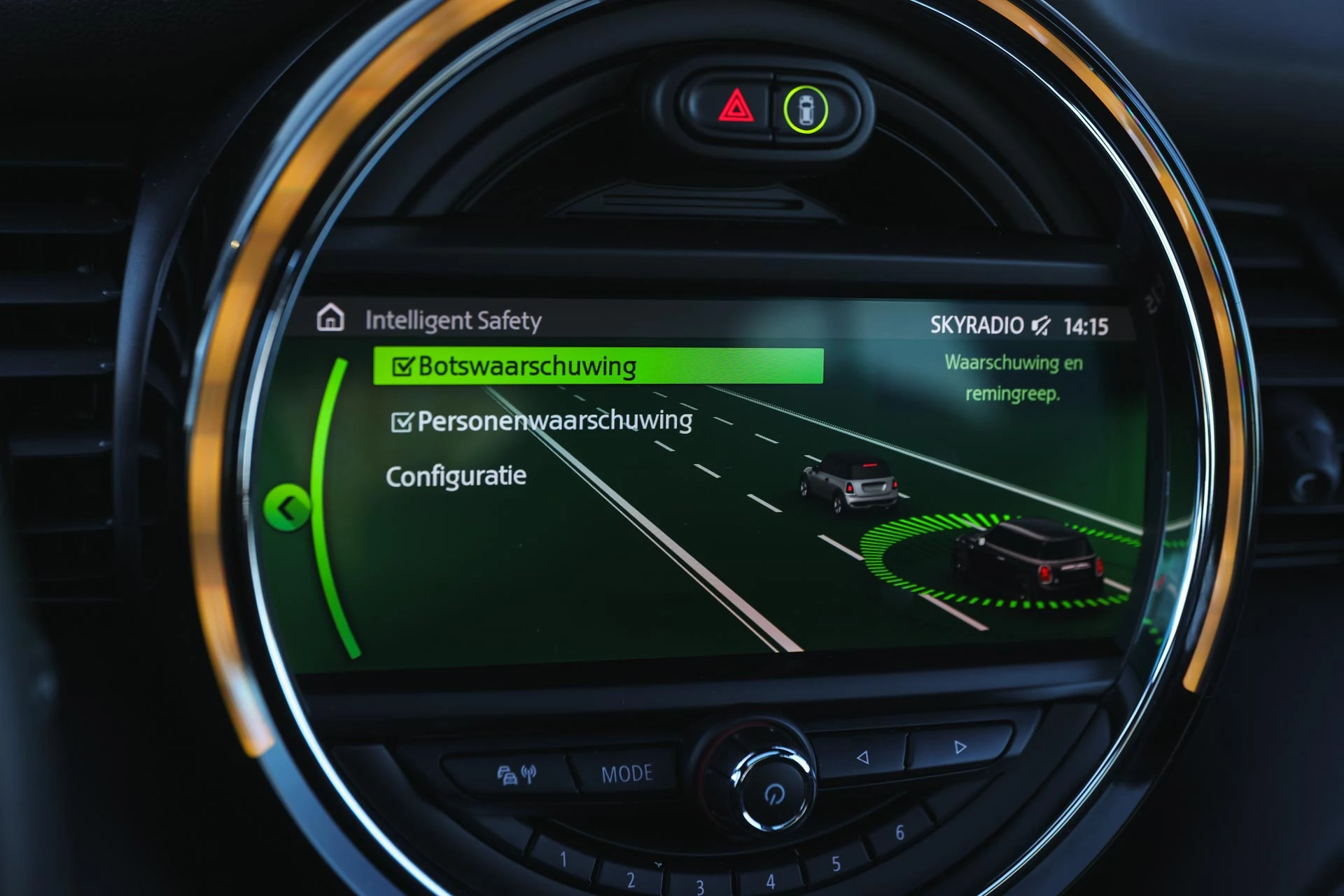Tap the Intelligent Safety header
This screenshot has height=896, width=1344.
(454, 321)
